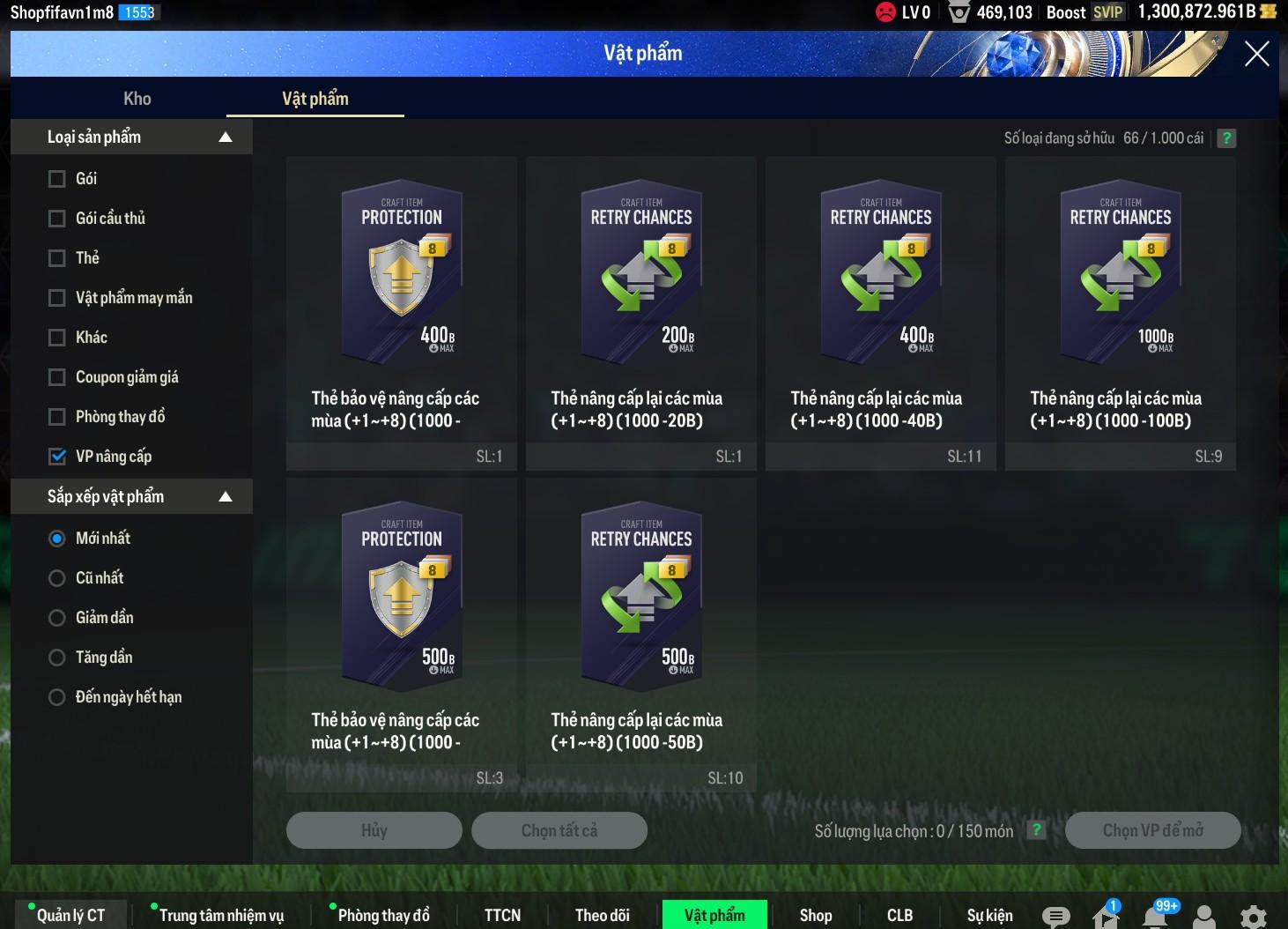Sort items by Cũ nhất
The image size is (1288, 929).
click(x=57, y=578)
